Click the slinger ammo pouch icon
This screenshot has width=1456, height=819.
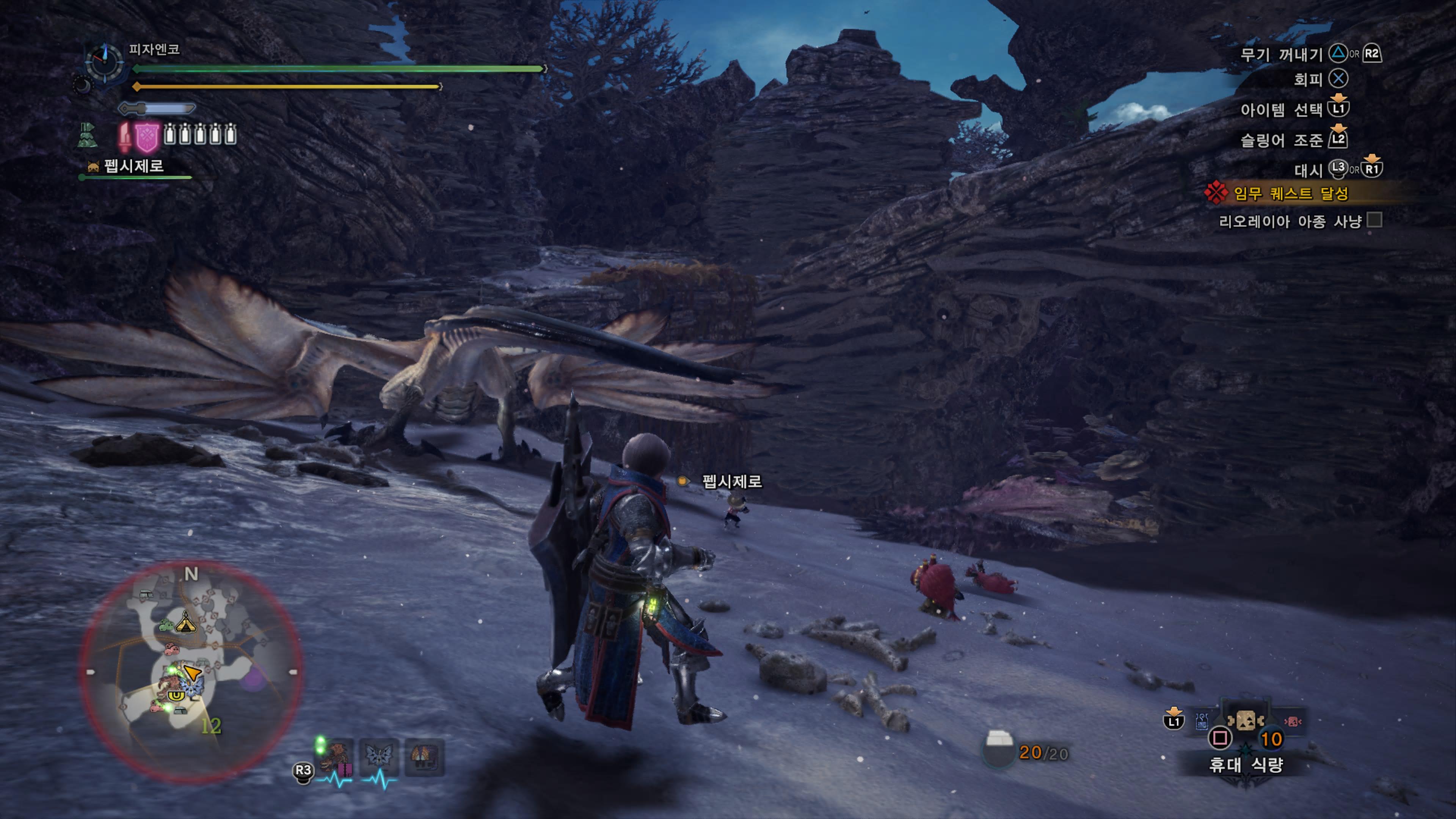point(998,750)
